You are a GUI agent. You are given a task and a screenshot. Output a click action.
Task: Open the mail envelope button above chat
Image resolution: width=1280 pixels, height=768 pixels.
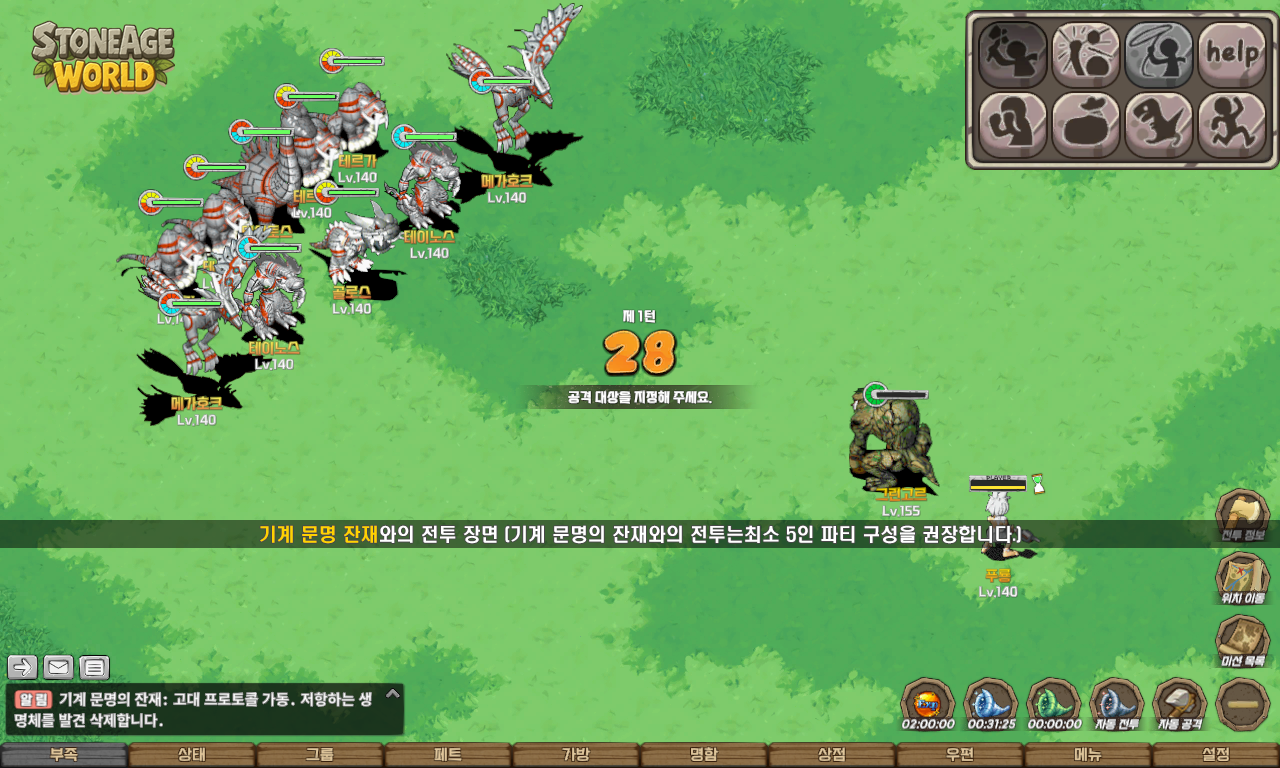click(x=58, y=667)
